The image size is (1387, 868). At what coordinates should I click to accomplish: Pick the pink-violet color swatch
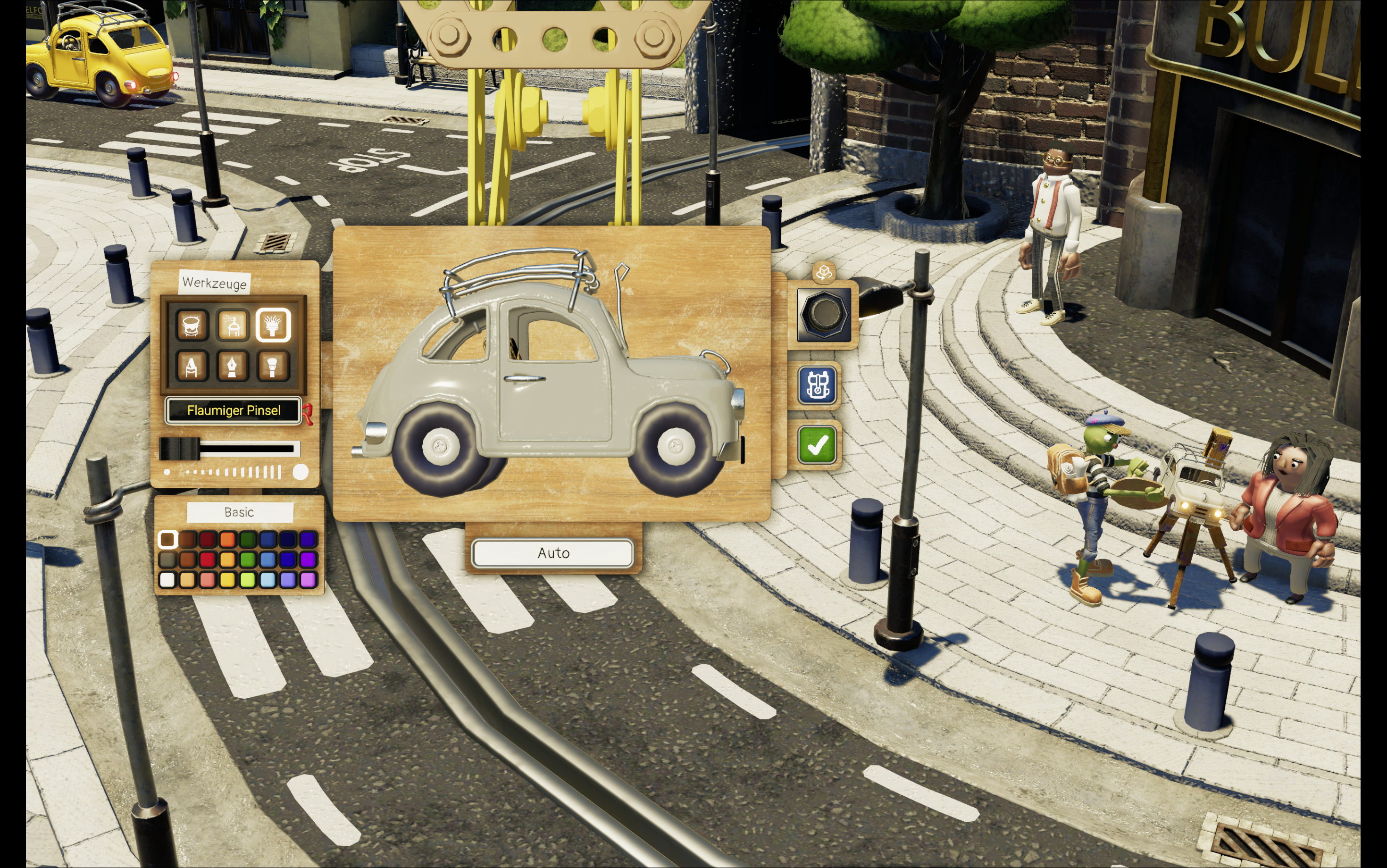(308, 580)
